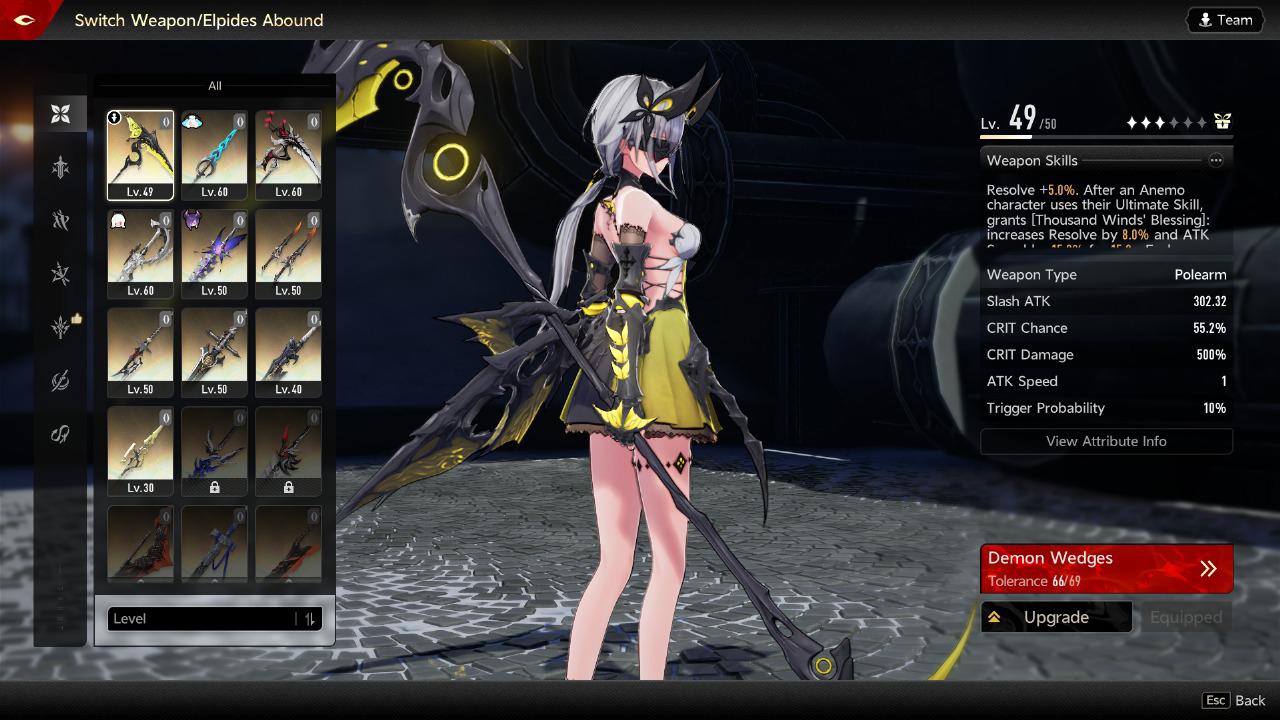Expand Weapon Skills details
Viewport: 1280px width, 720px height.
click(1216, 160)
